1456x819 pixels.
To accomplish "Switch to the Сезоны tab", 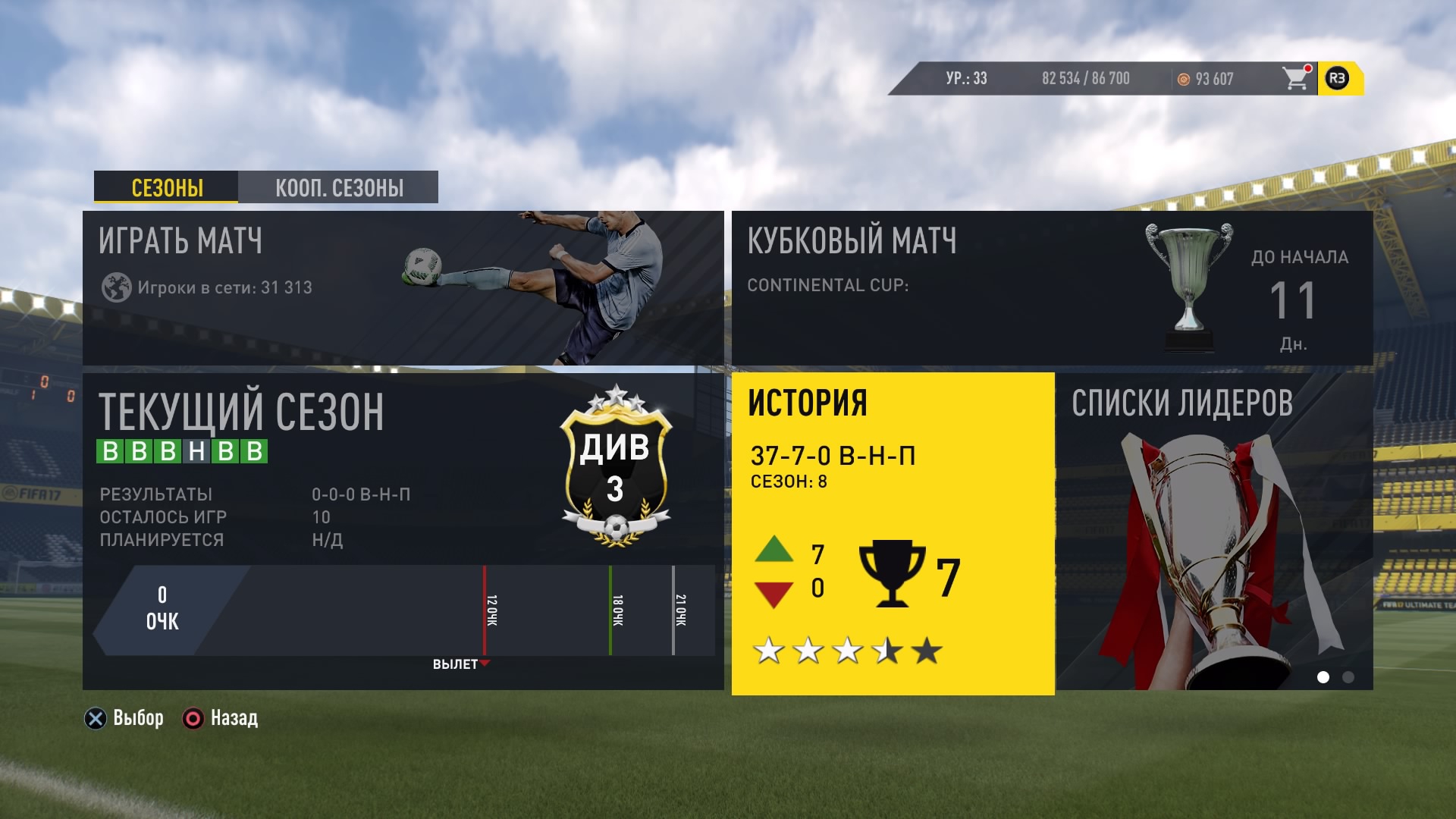I will 166,187.
